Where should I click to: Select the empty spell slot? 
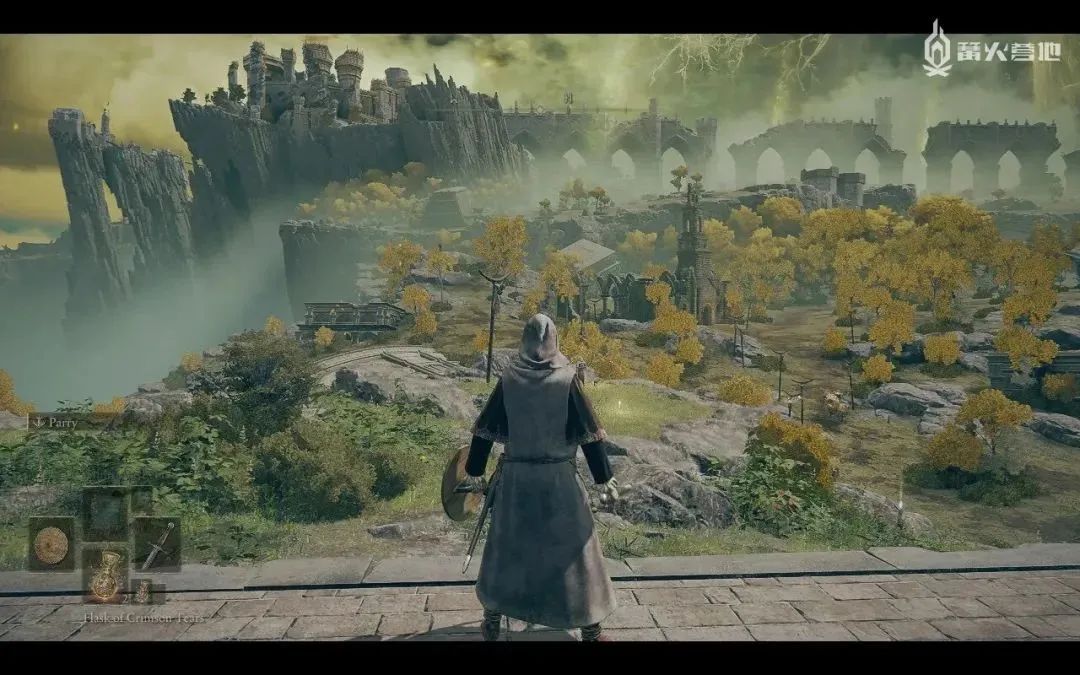tap(104, 512)
